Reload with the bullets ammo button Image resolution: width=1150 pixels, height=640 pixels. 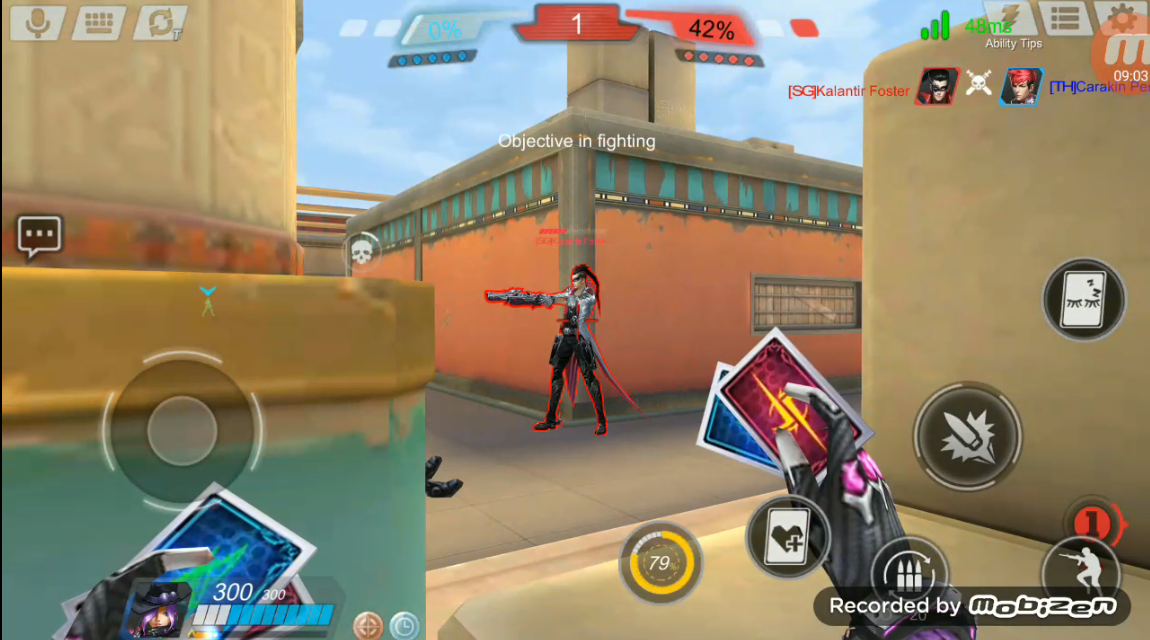[909, 574]
